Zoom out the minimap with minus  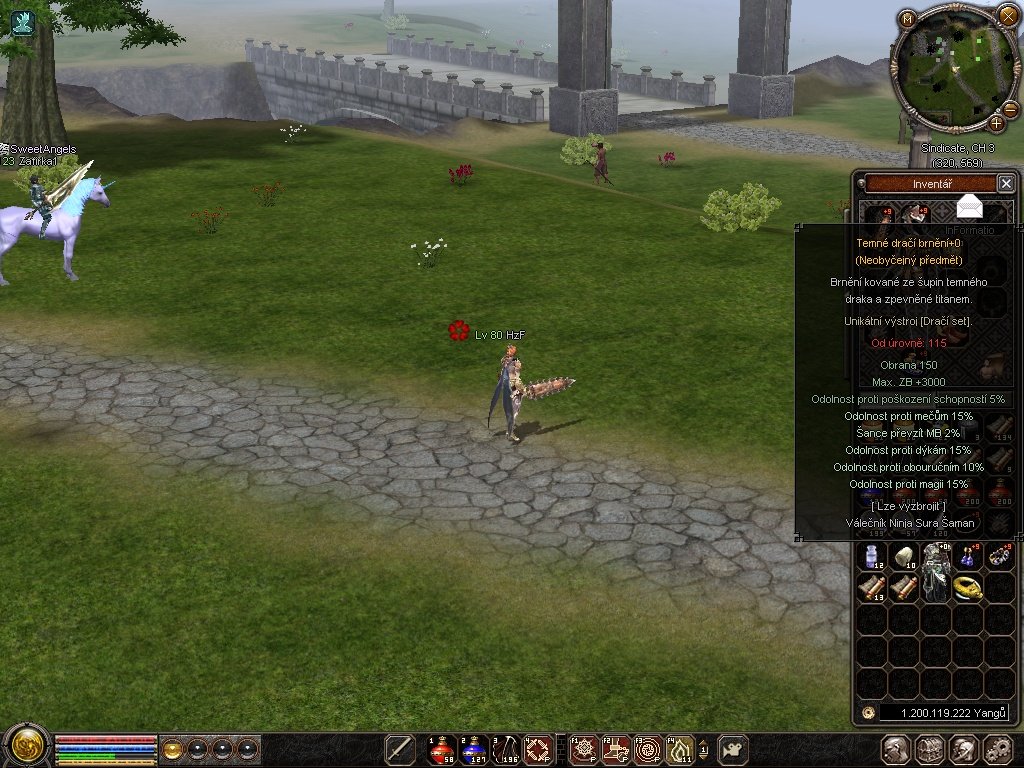pos(1010,108)
